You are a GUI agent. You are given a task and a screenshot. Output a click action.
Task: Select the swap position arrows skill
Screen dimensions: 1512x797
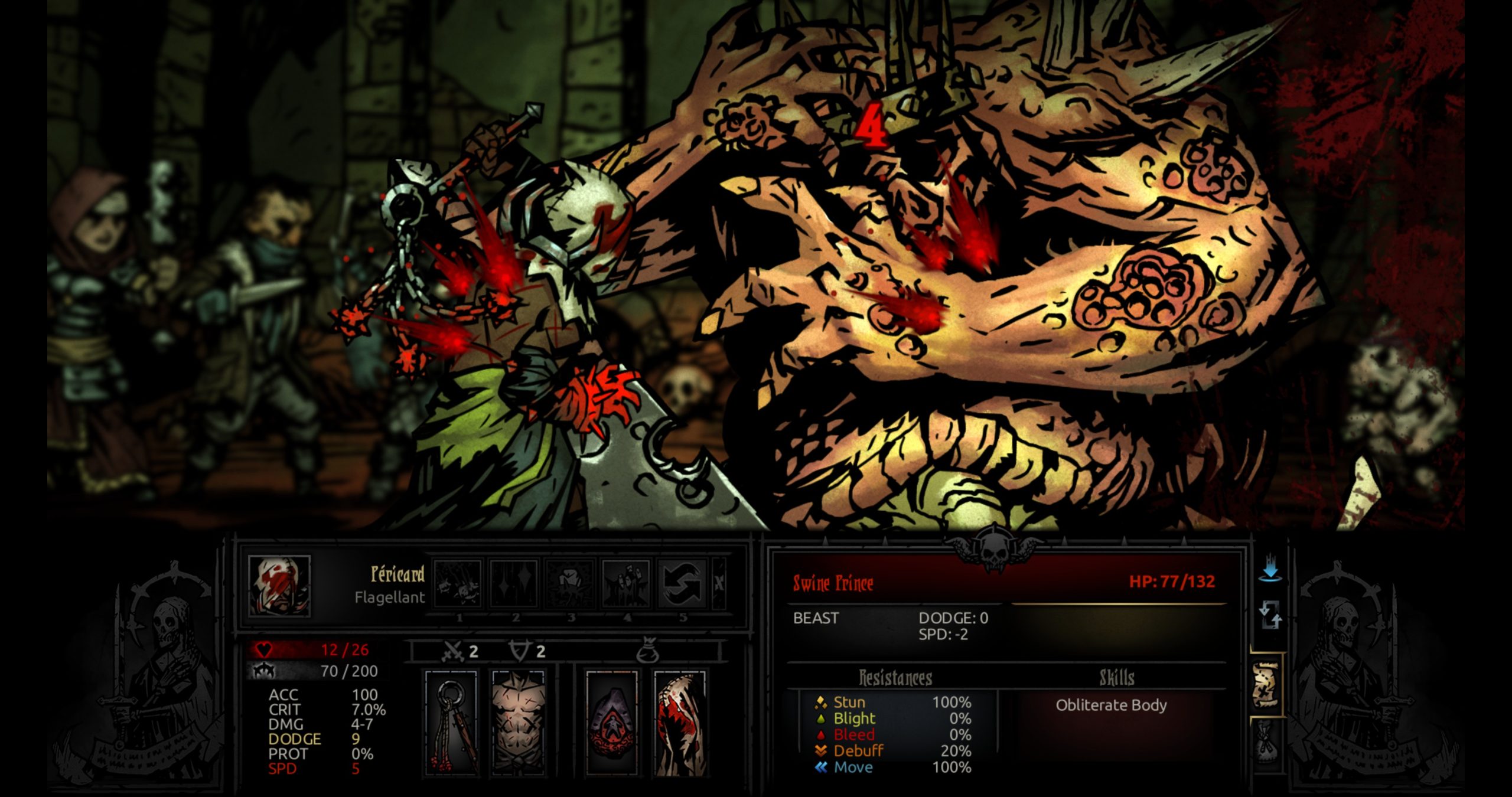click(x=682, y=583)
